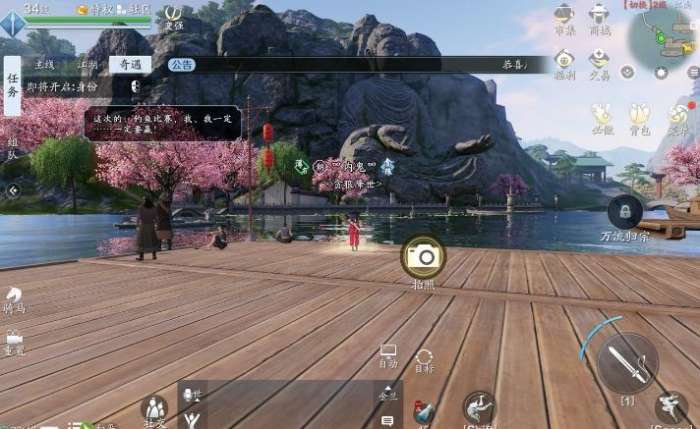
Task: Expand the left panel arrow
Action: point(13,190)
